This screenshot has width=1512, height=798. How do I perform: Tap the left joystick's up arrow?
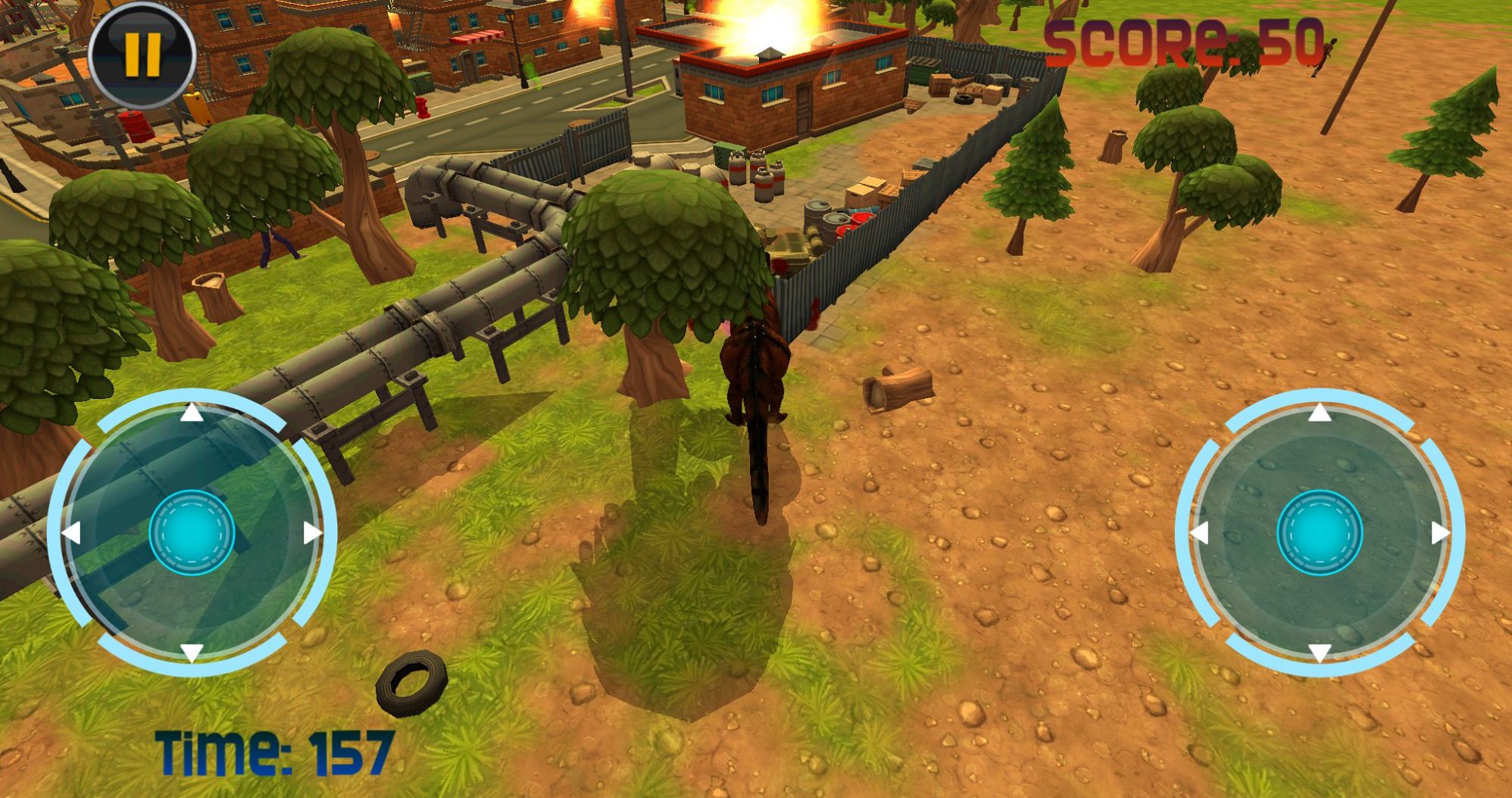click(x=192, y=413)
